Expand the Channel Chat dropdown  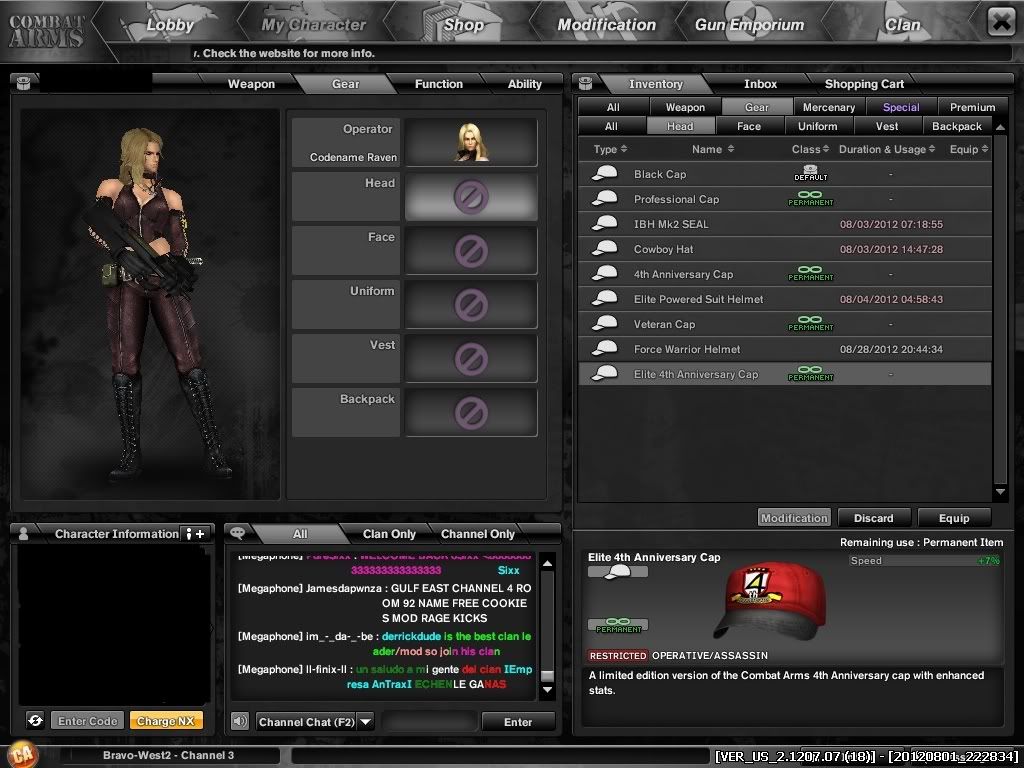click(365, 721)
